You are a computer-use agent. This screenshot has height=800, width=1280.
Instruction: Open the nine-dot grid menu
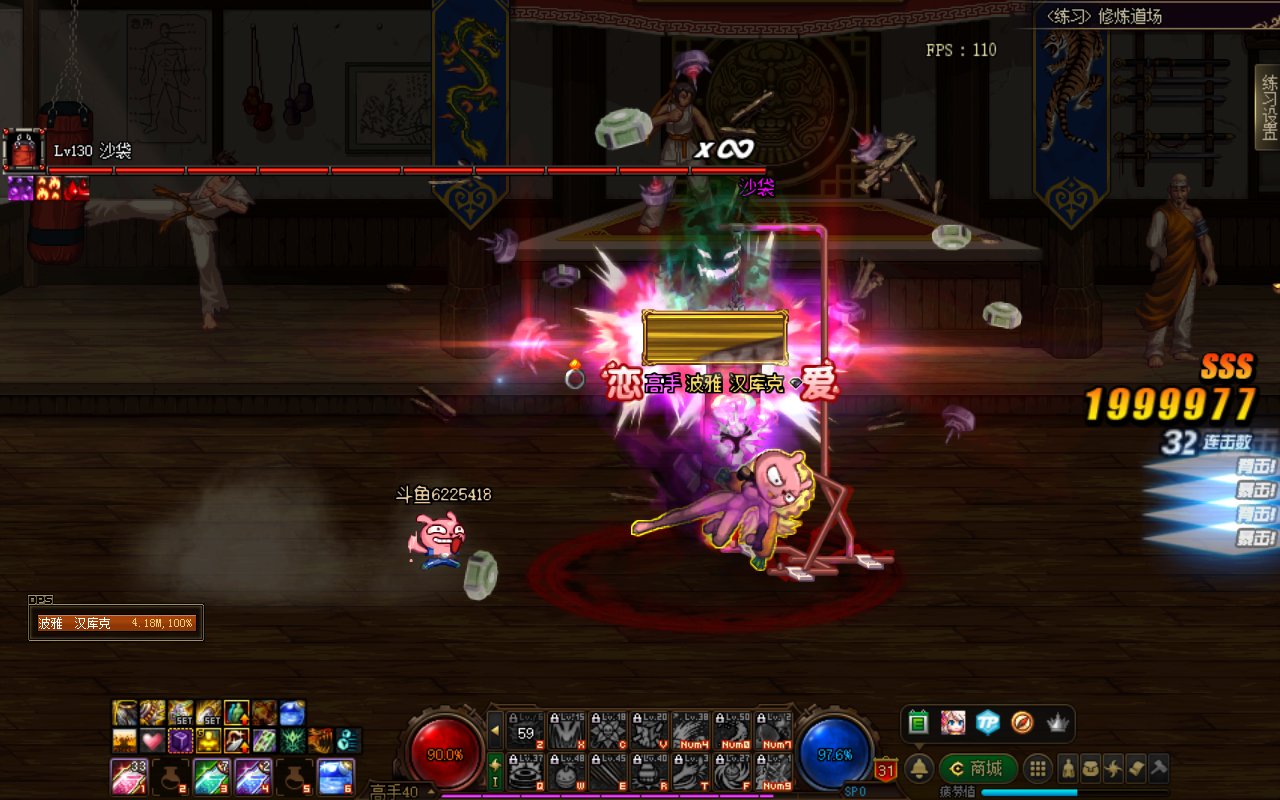pos(1038,768)
